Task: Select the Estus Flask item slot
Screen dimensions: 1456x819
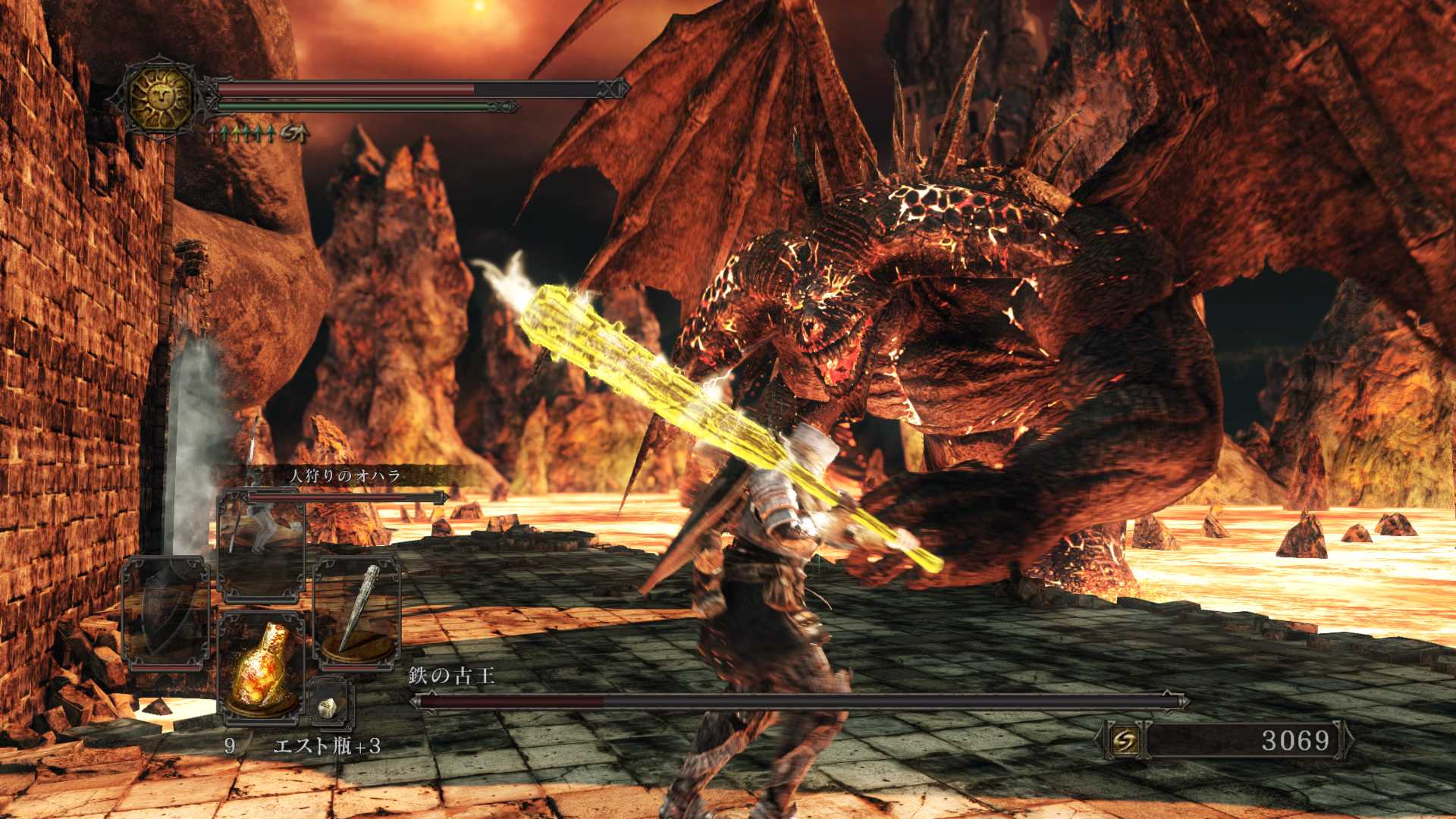Action: (261, 666)
